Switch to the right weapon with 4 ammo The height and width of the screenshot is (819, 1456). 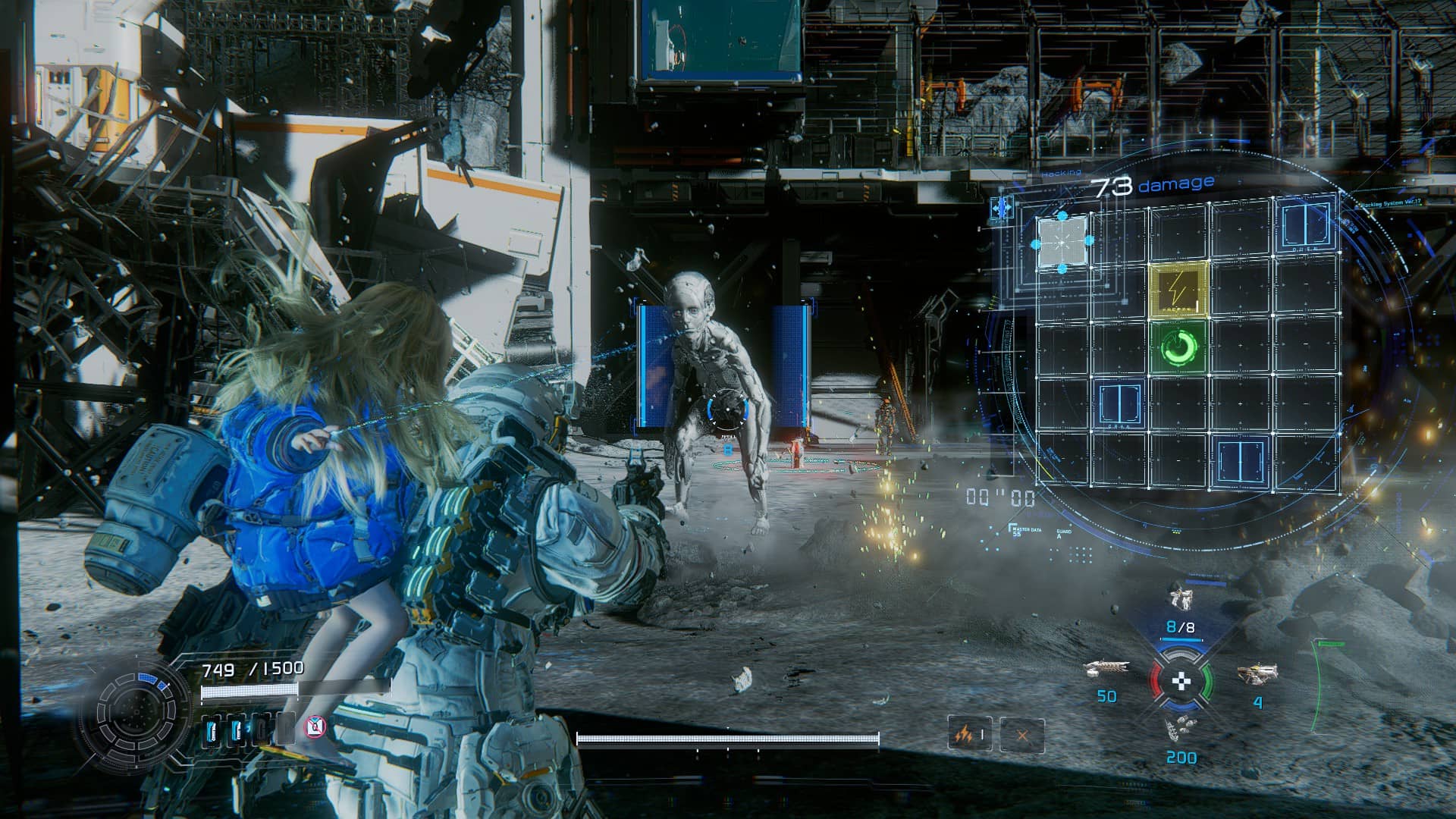pyautogui.click(x=1257, y=674)
